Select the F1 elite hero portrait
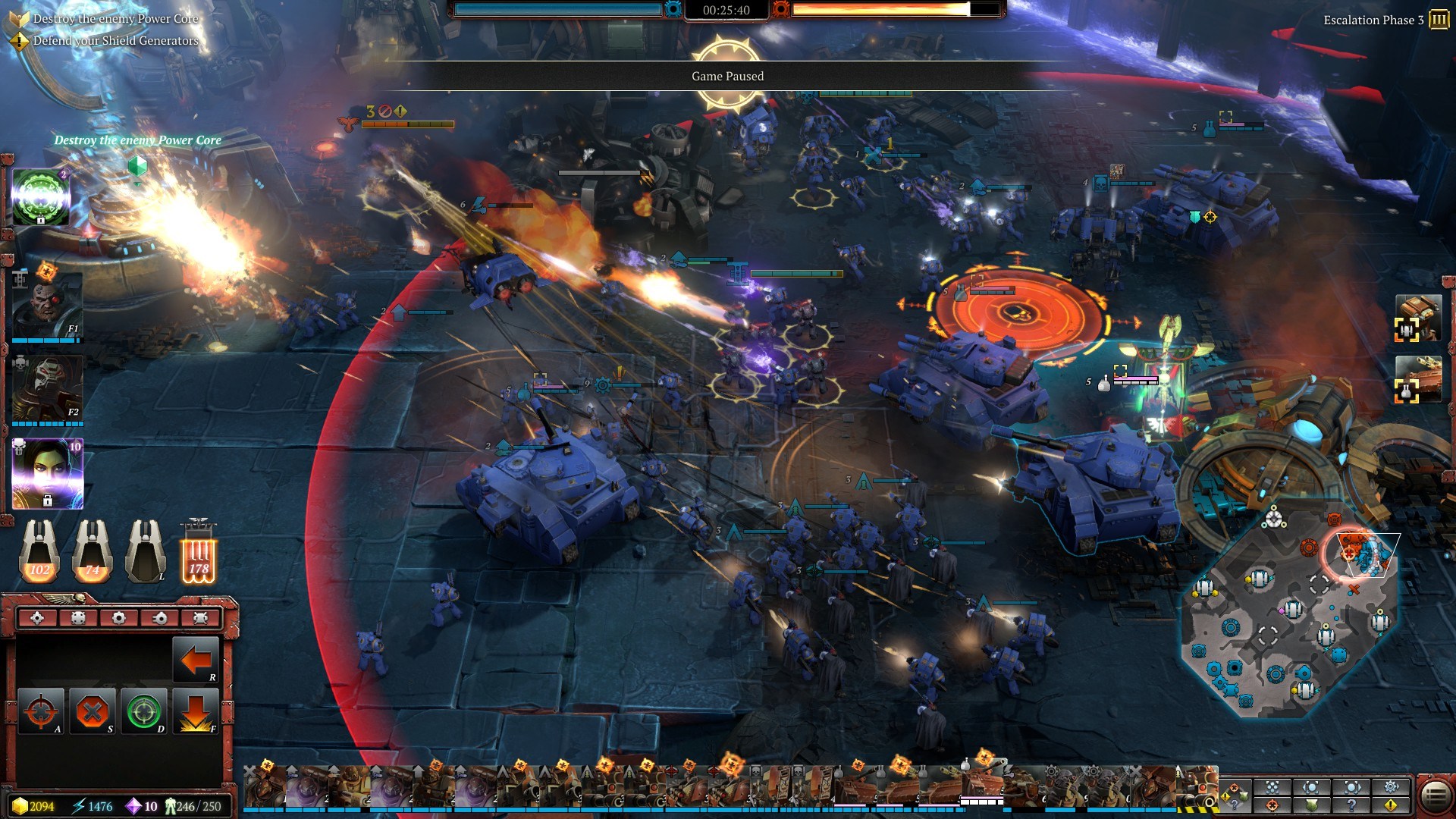This screenshot has height=819, width=1456. pyautogui.click(x=47, y=306)
